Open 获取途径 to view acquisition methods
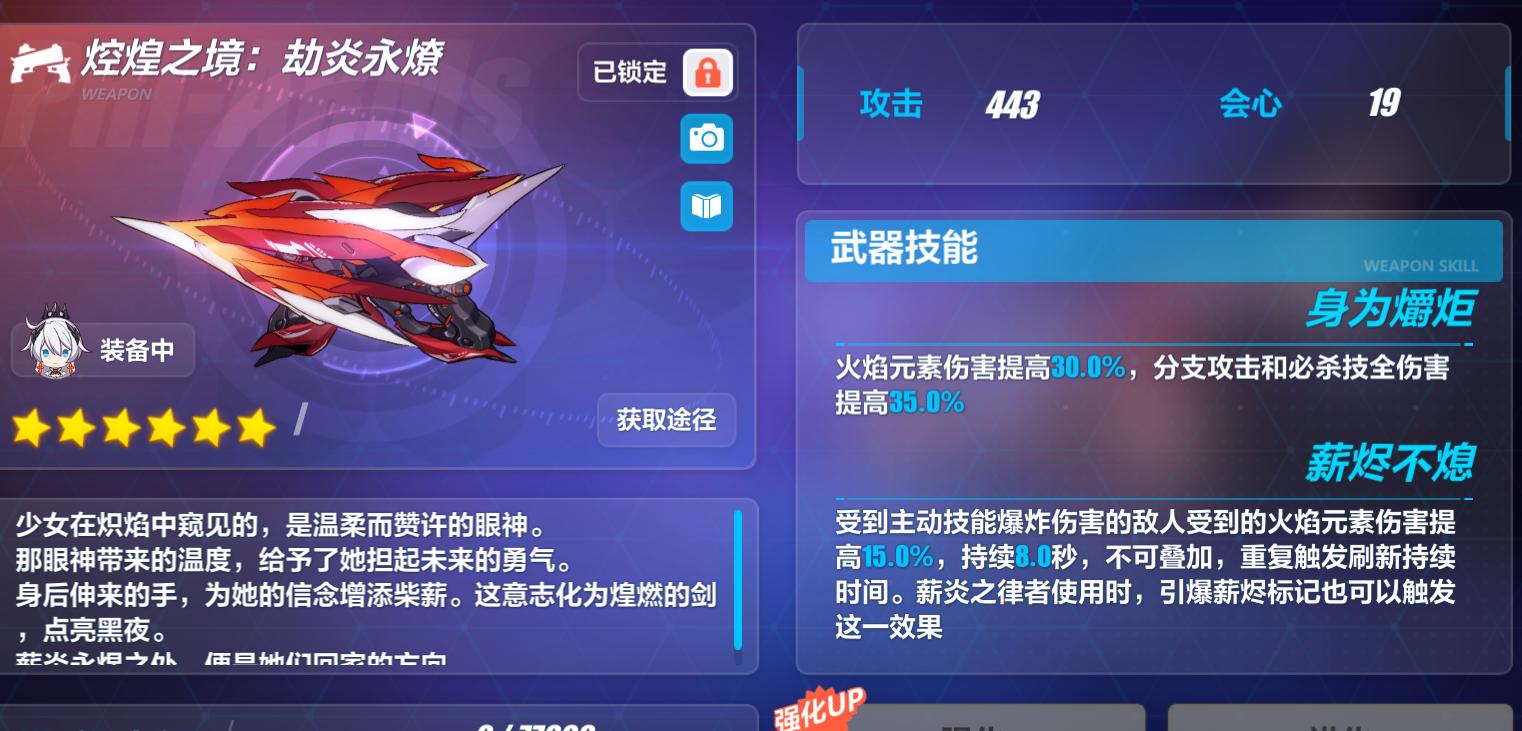The image size is (1522, 731). (666, 421)
